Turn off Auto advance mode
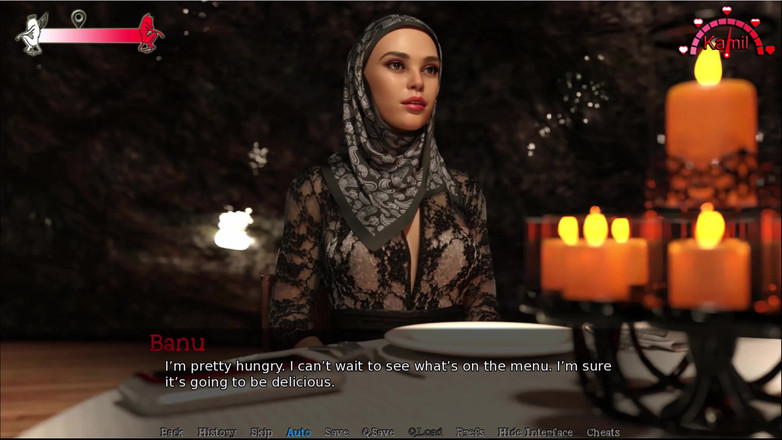The height and width of the screenshot is (440, 782). point(299,432)
